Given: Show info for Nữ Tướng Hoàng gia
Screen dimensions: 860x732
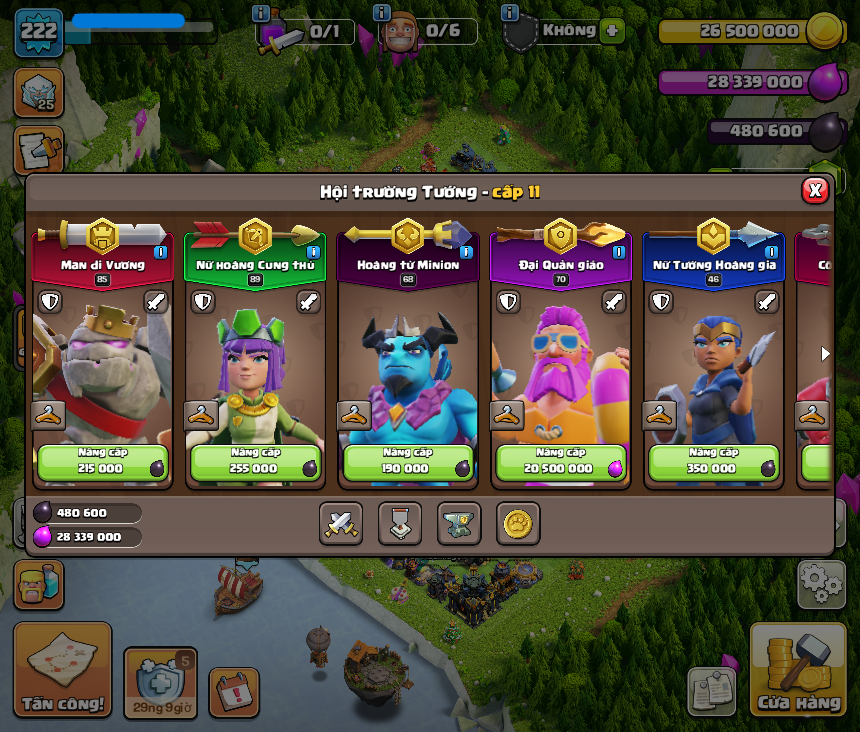Looking at the screenshot, I should (771, 252).
